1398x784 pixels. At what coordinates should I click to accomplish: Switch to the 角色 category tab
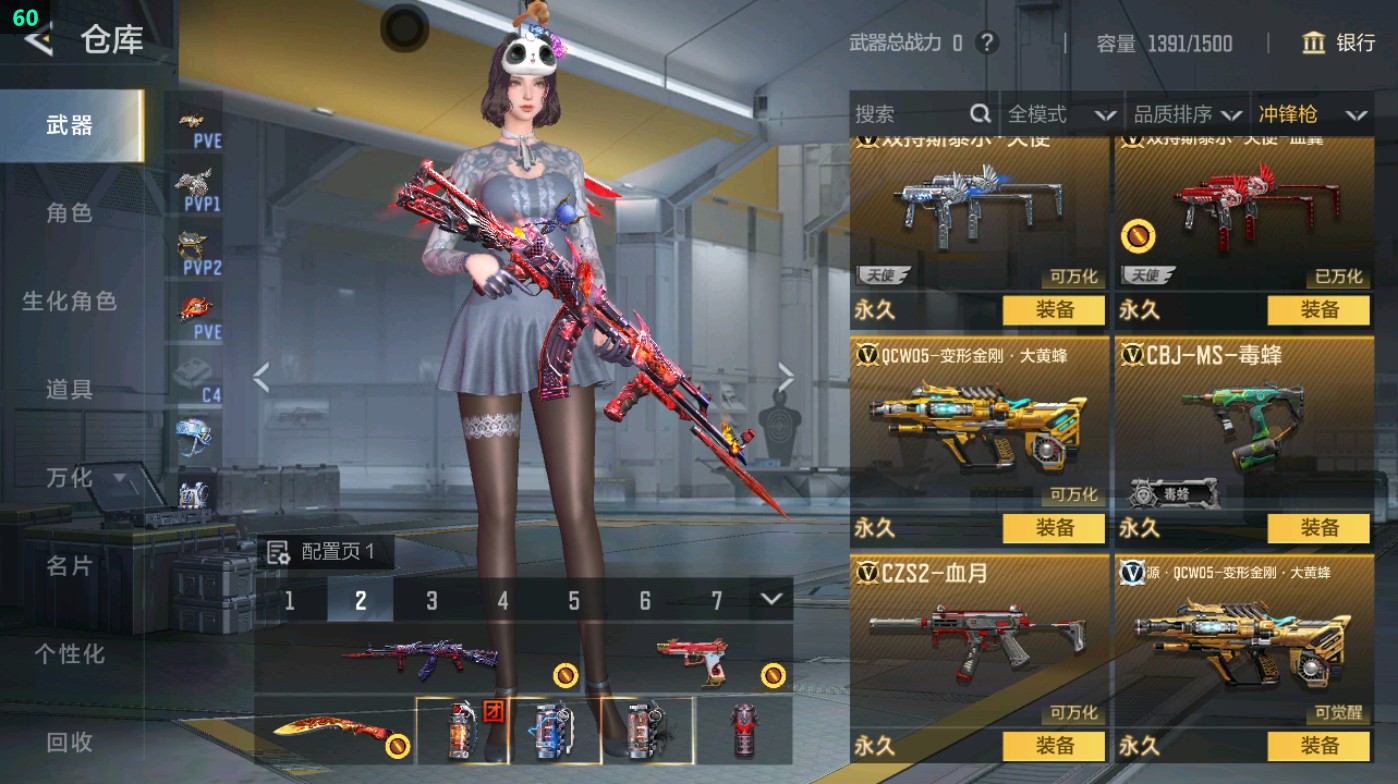pos(69,213)
